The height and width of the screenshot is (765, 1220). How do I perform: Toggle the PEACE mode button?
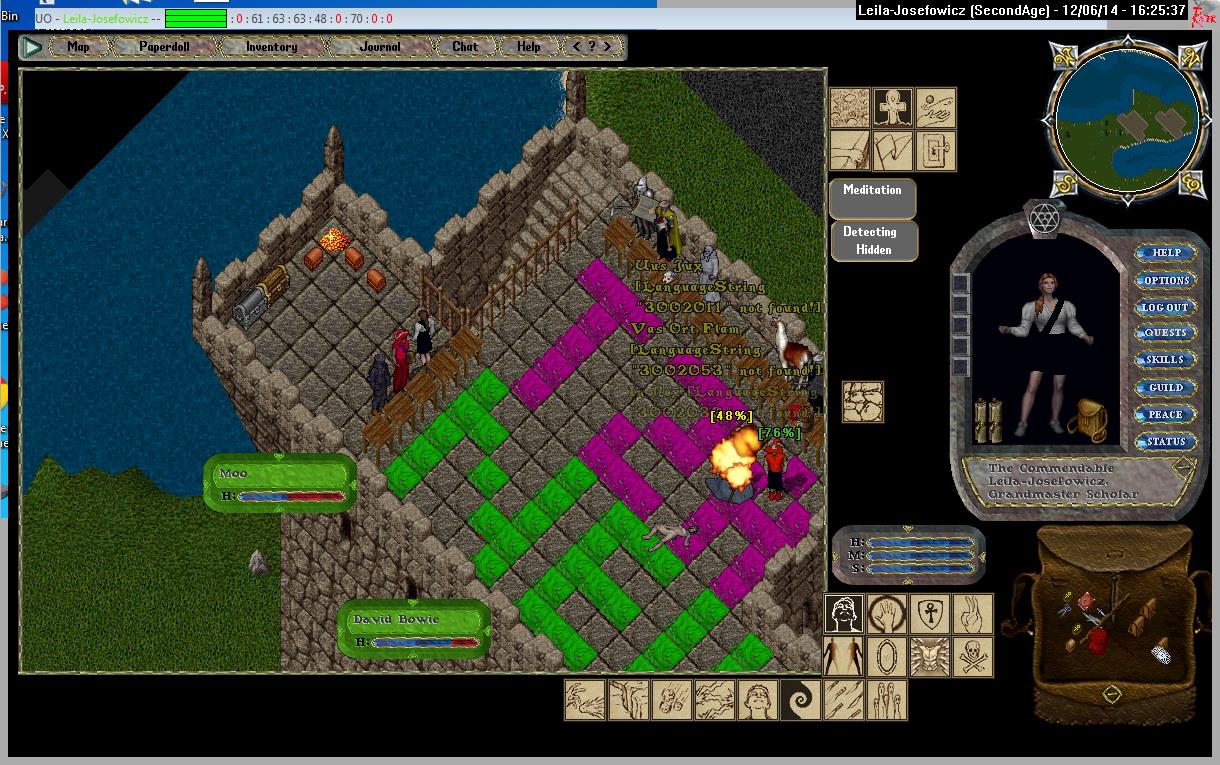point(1166,415)
